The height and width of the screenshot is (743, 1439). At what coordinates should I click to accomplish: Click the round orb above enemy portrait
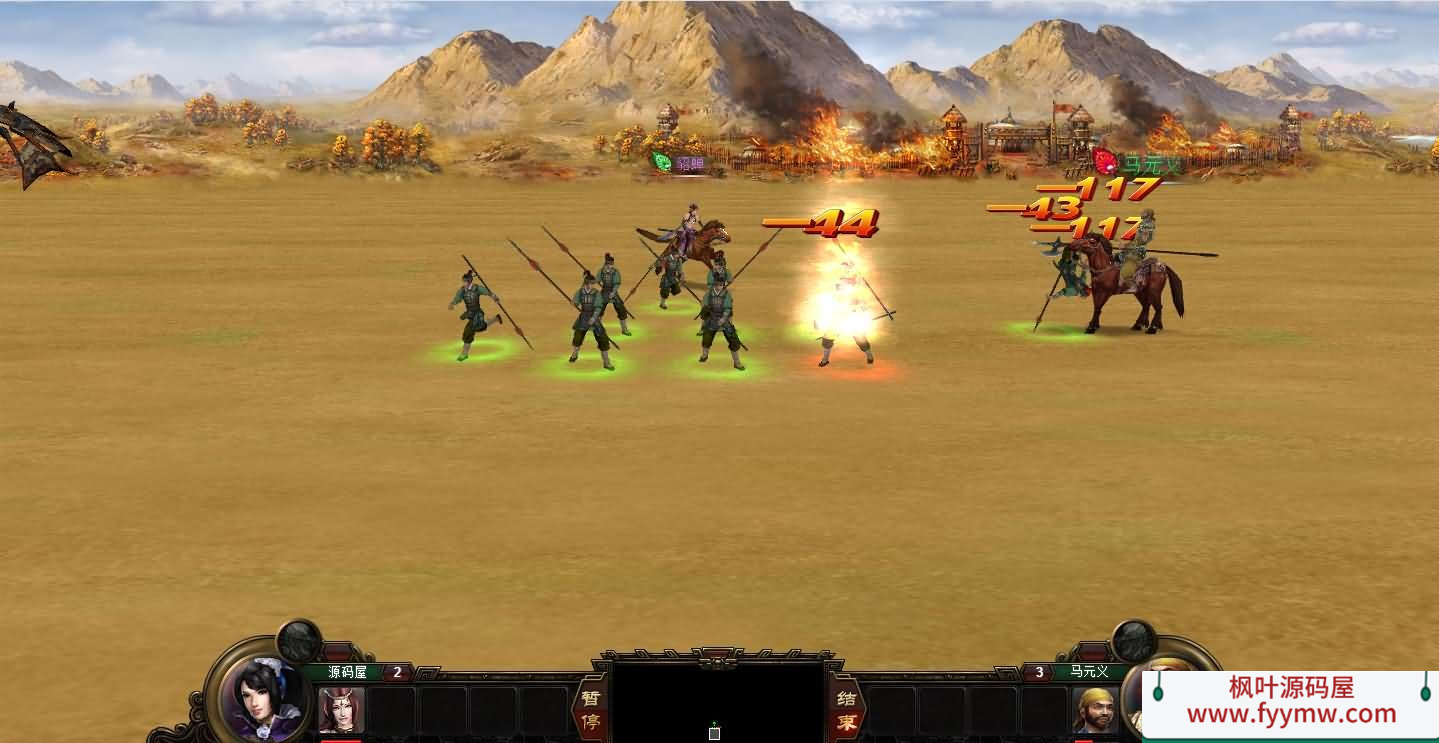tap(1134, 640)
